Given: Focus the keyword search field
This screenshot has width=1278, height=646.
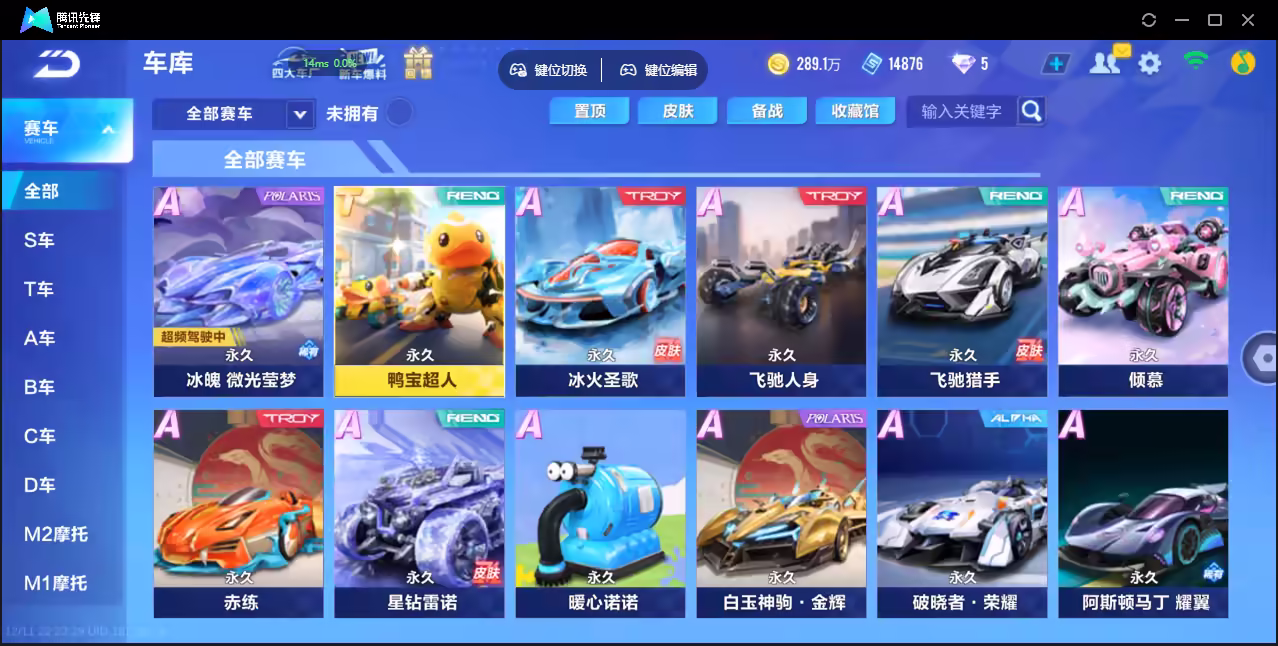Looking at the screenshot, I should 961,111.
